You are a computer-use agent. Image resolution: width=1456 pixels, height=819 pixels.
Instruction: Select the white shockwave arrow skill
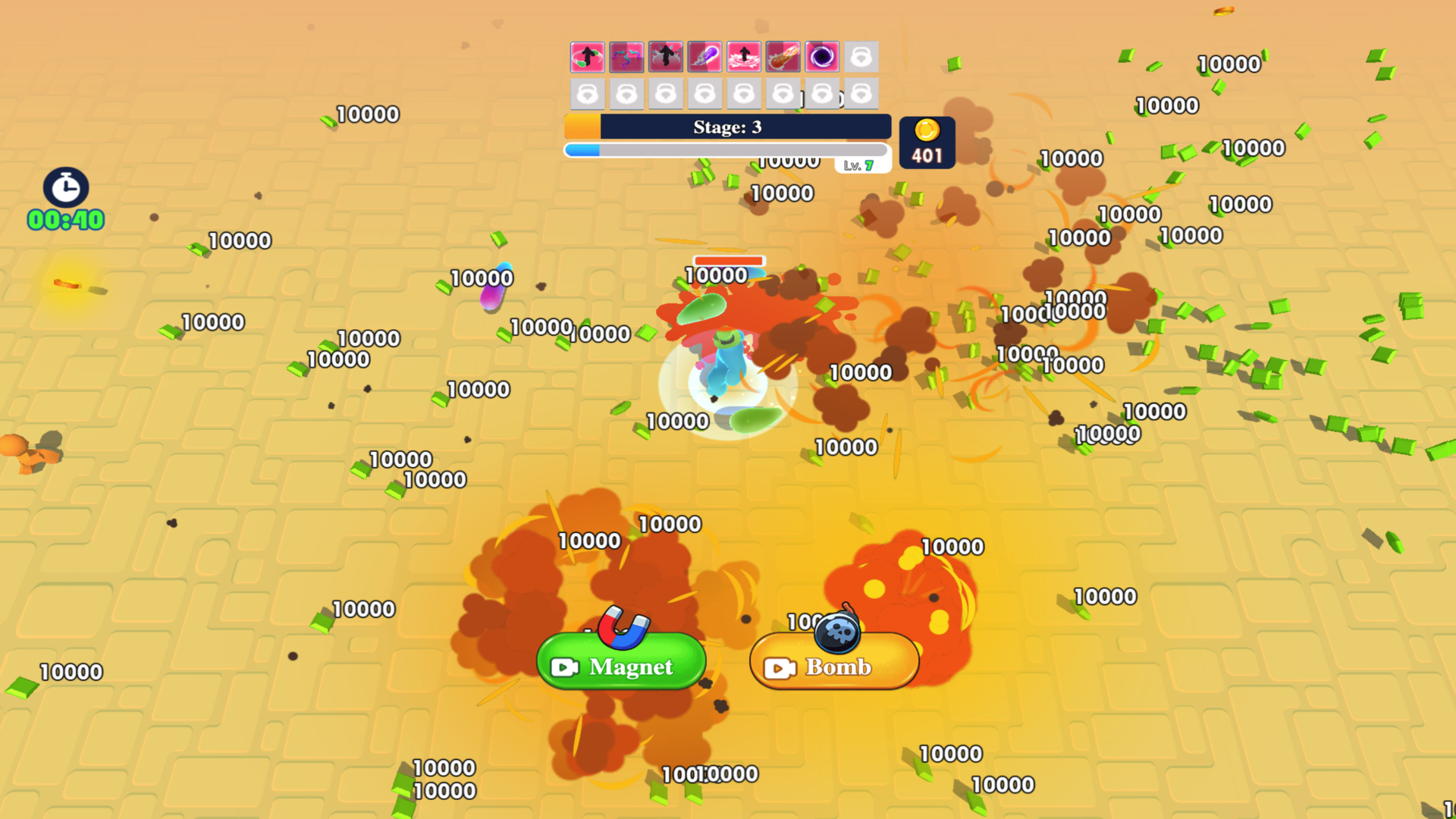point(745,57)
